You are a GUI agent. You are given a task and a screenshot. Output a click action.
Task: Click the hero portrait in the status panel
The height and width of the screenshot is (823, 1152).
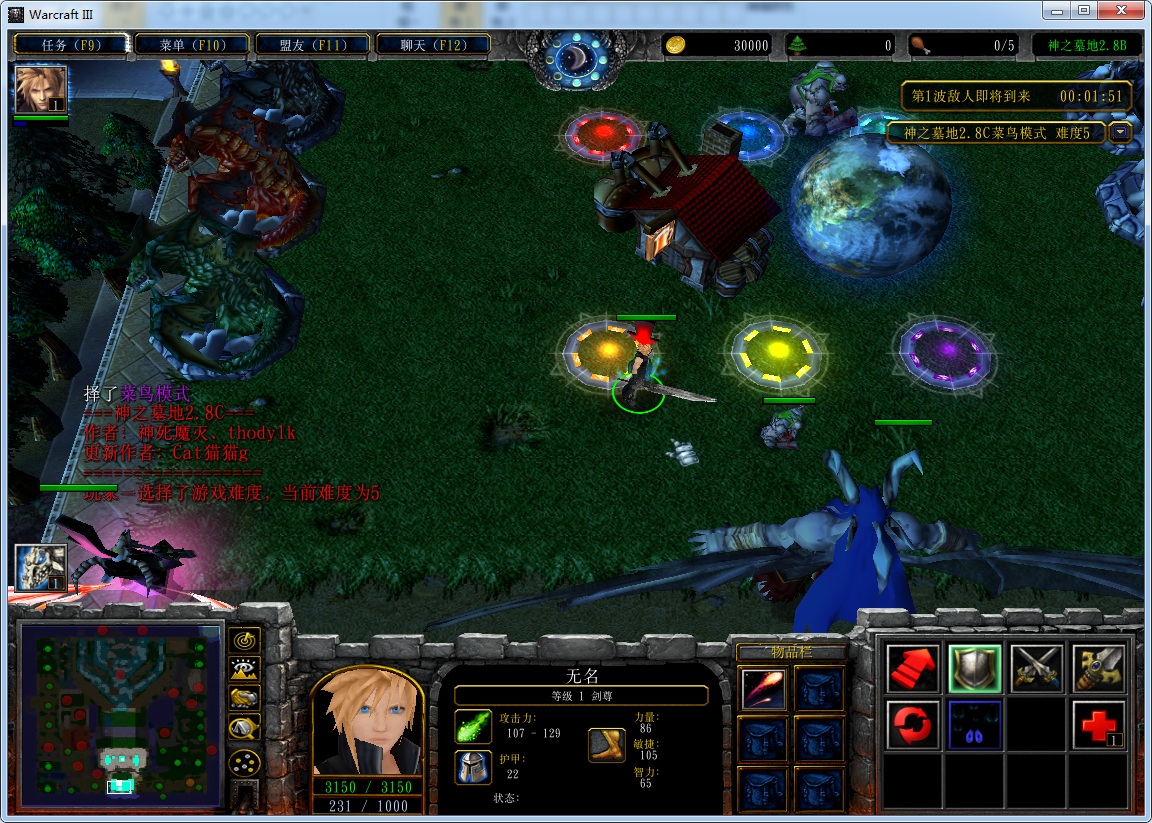tap(367, 722)
